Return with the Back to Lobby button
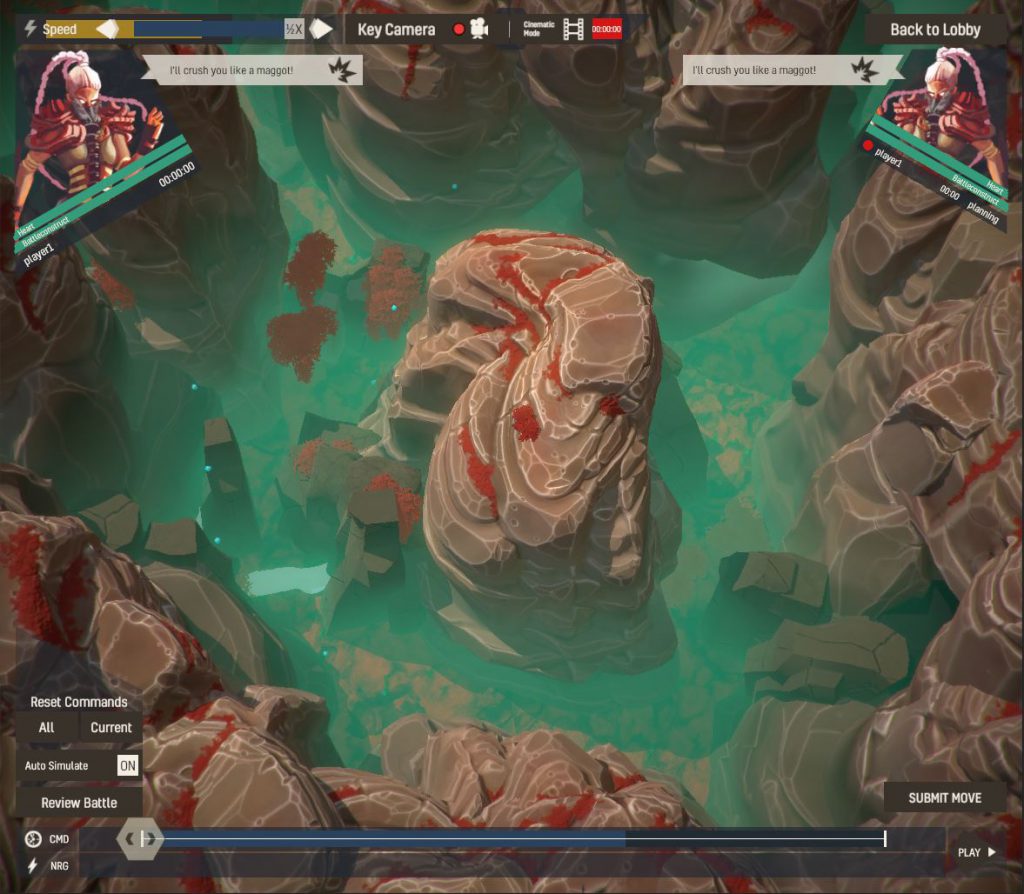Image resolution: width=1024 pixels, height=894 pixels. (935, 30)
